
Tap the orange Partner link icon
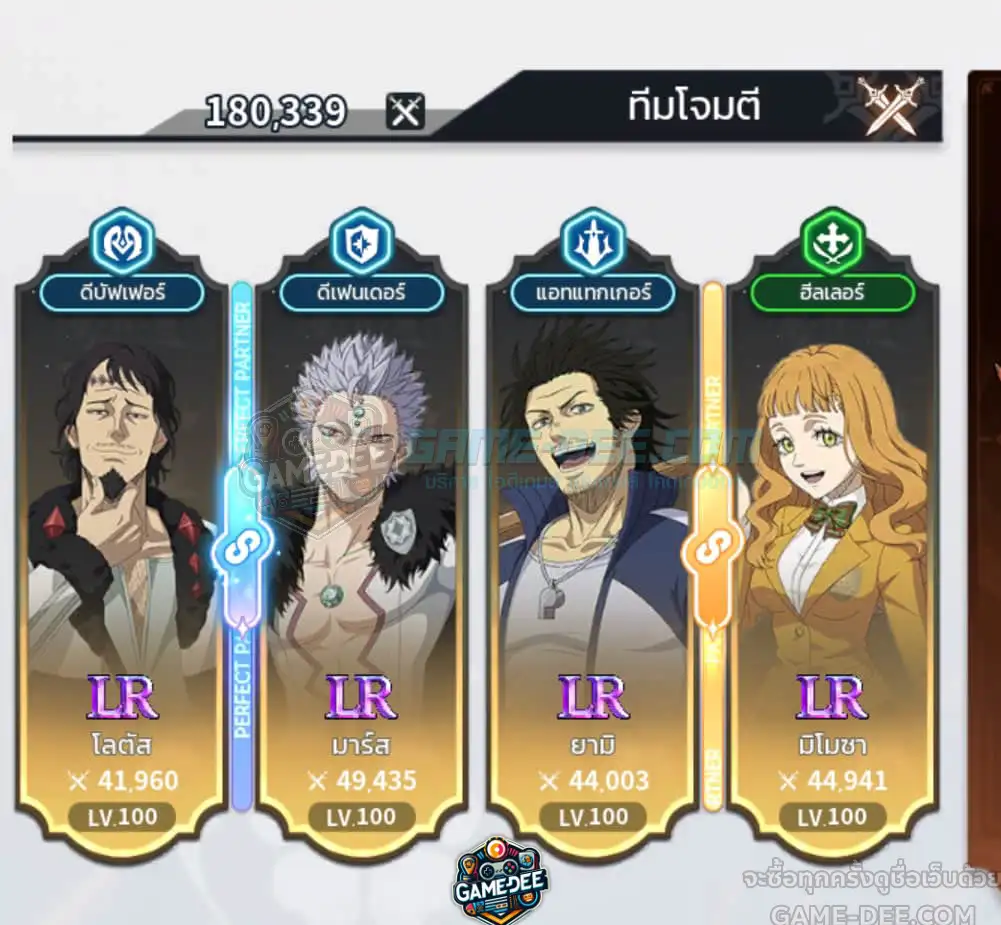pyautogui.click(x=713, y=546)
